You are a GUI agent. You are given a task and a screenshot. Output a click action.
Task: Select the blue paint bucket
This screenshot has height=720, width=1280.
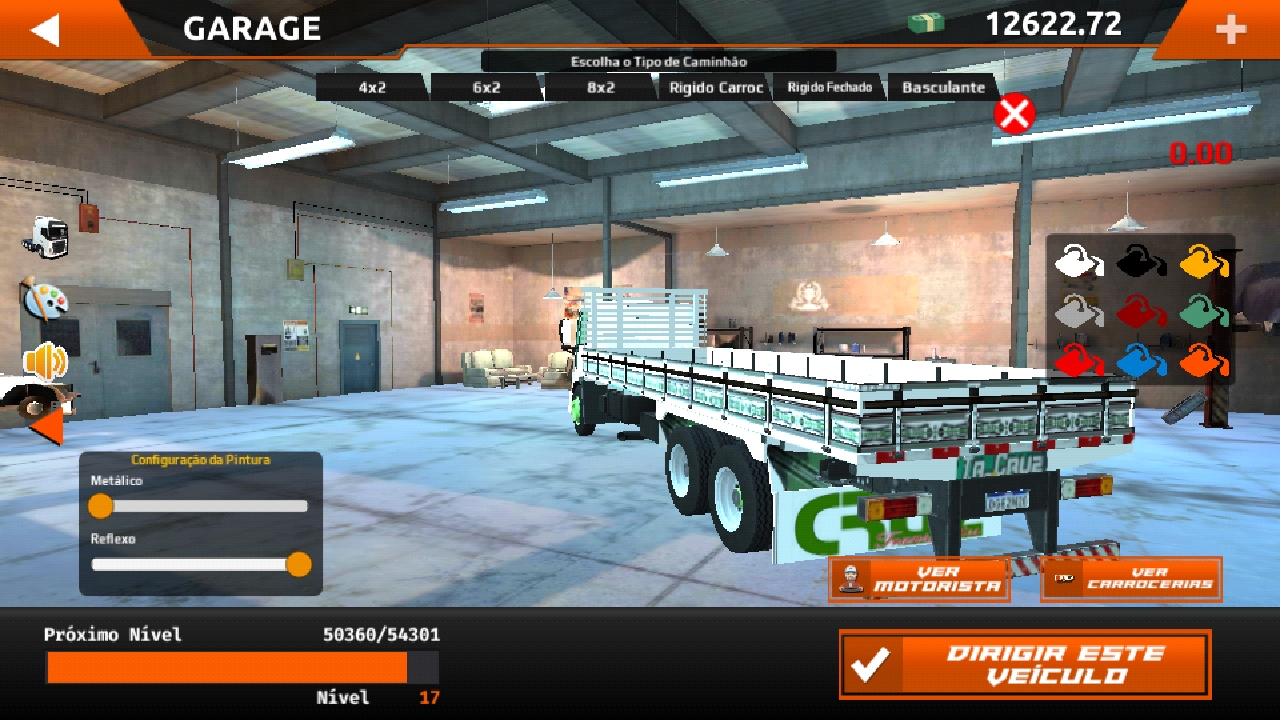pyautogui.click(x=1140, y=360)
